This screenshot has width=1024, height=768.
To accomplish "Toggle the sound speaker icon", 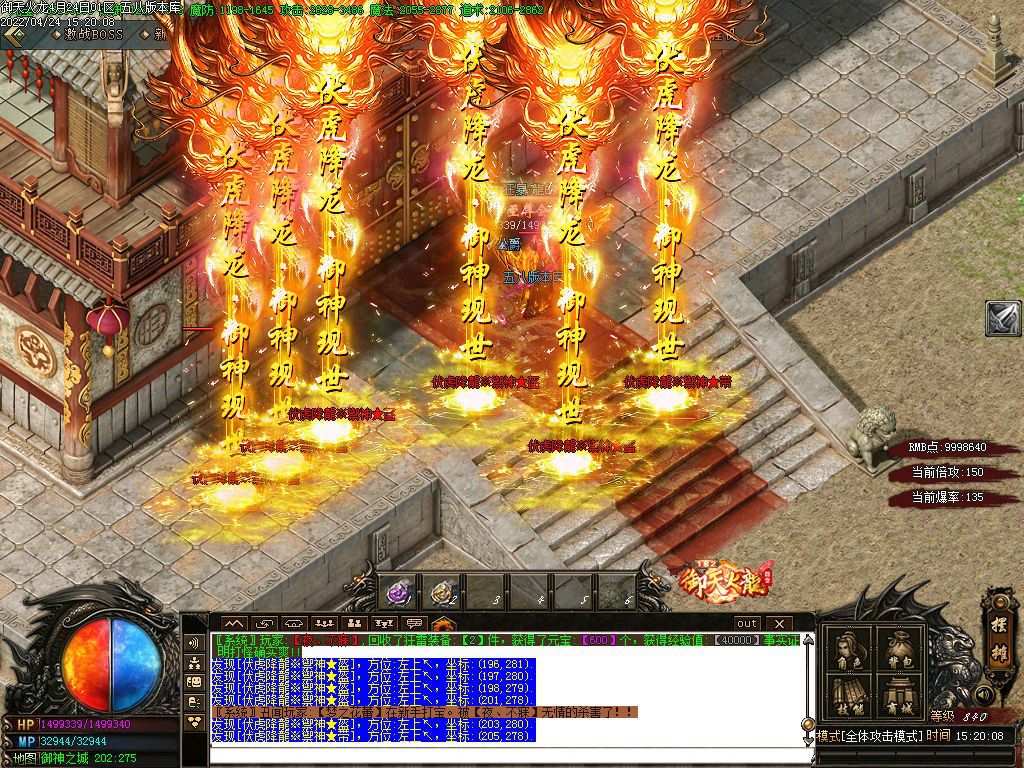I will [984, 694].
